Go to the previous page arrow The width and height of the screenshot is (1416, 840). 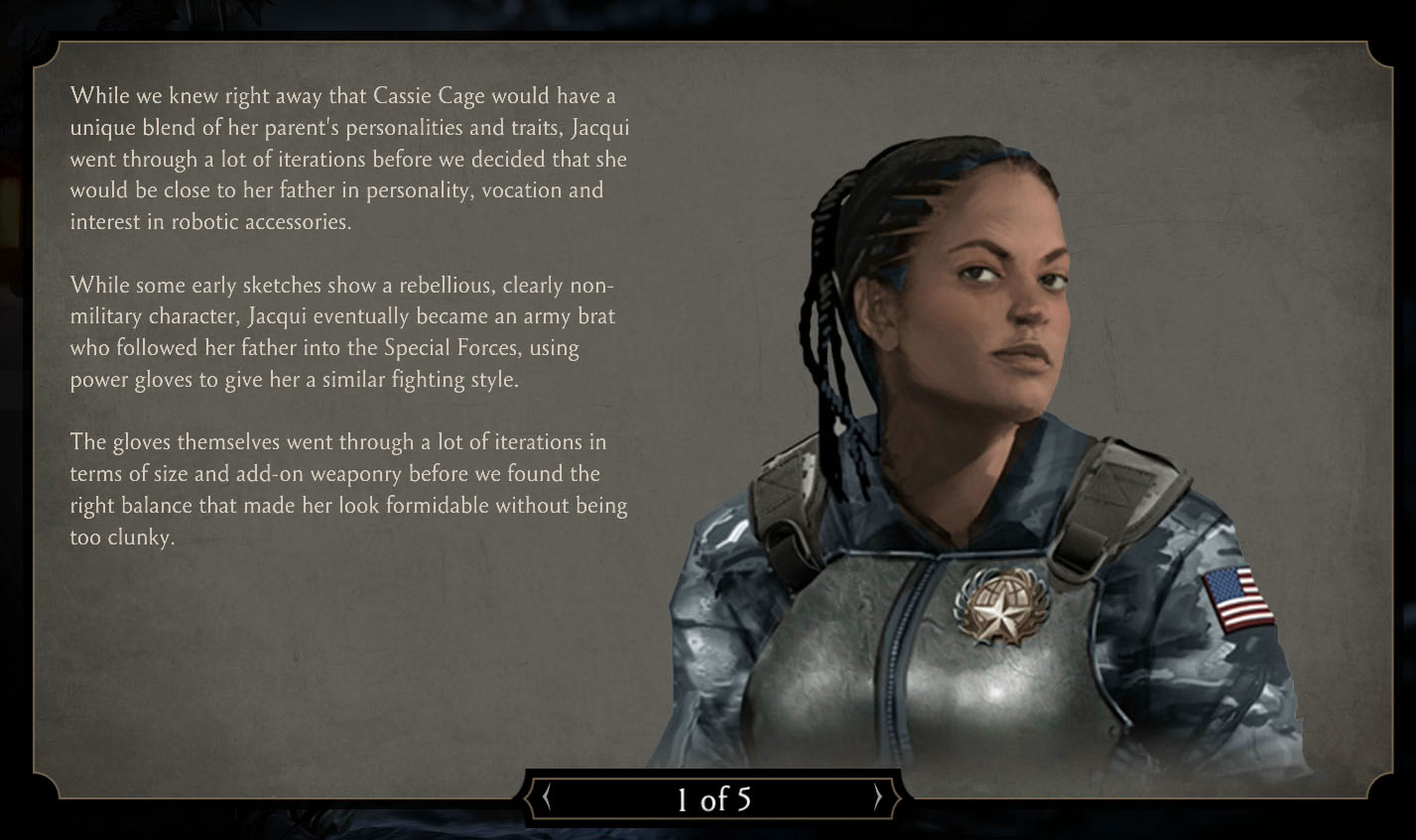coord(547,797)
